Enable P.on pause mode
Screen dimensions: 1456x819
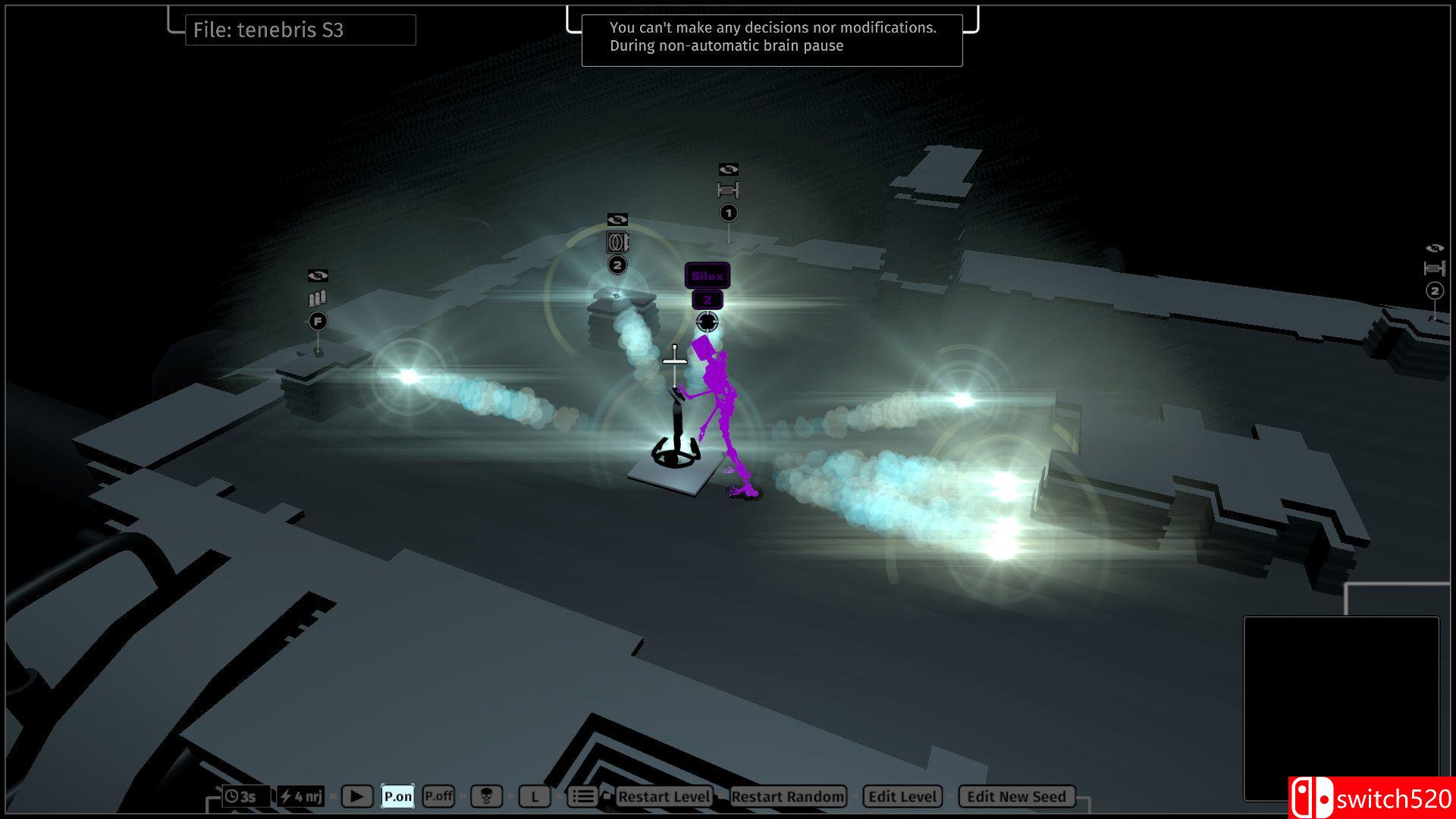(x=397, y=796)
